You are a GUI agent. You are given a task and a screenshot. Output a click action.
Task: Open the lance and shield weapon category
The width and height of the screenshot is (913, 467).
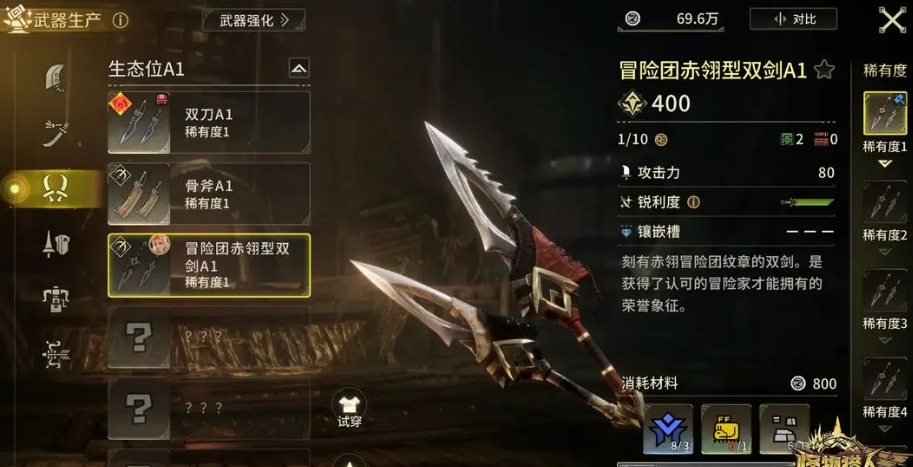tap(56, 243)
